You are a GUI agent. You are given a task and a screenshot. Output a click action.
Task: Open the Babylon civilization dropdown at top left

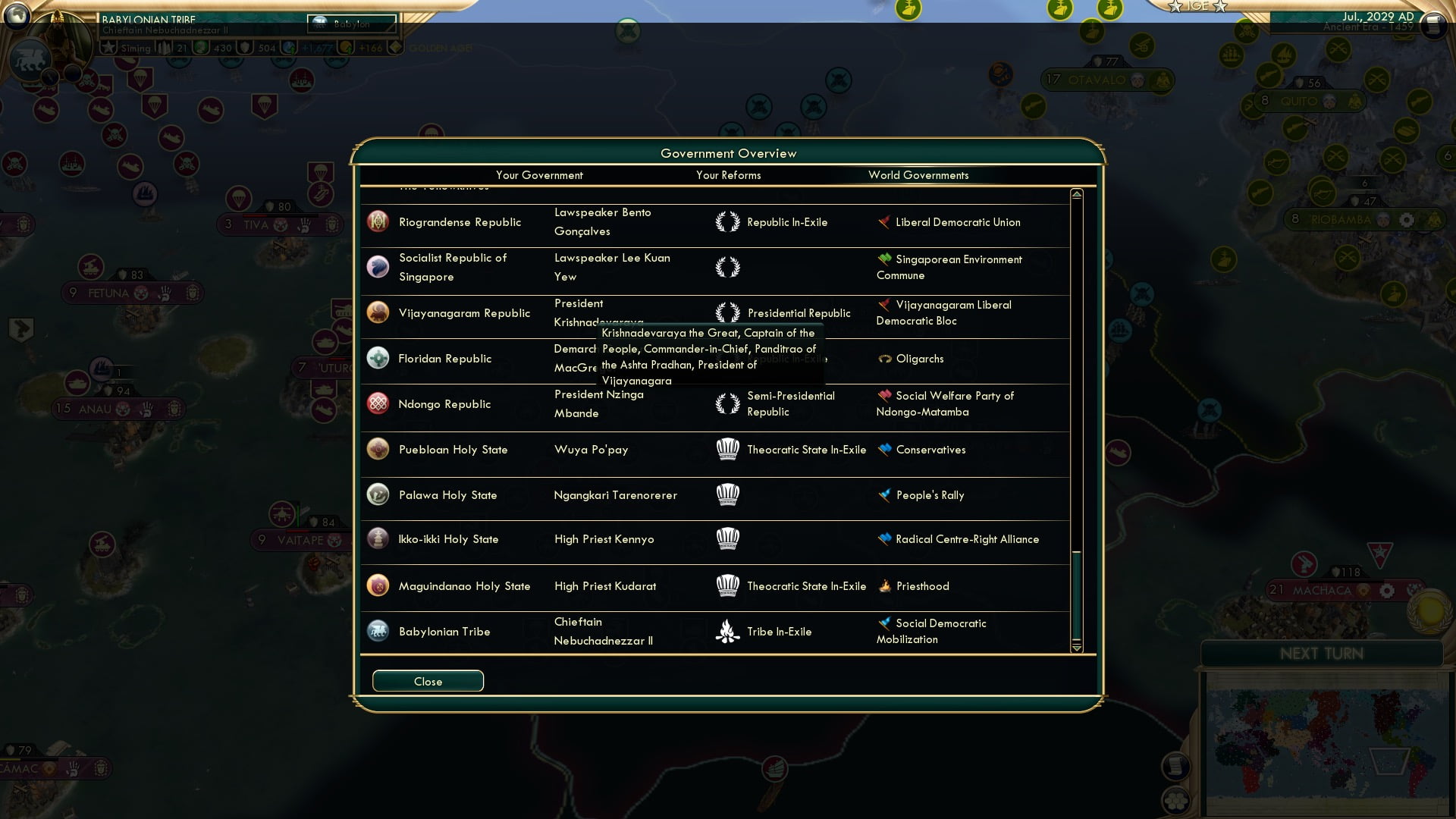click(353, 24)
